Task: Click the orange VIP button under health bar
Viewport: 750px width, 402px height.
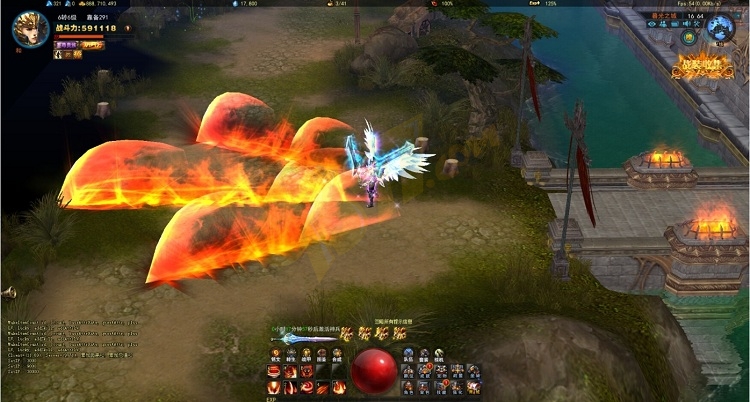Action: tap(94, 44)
